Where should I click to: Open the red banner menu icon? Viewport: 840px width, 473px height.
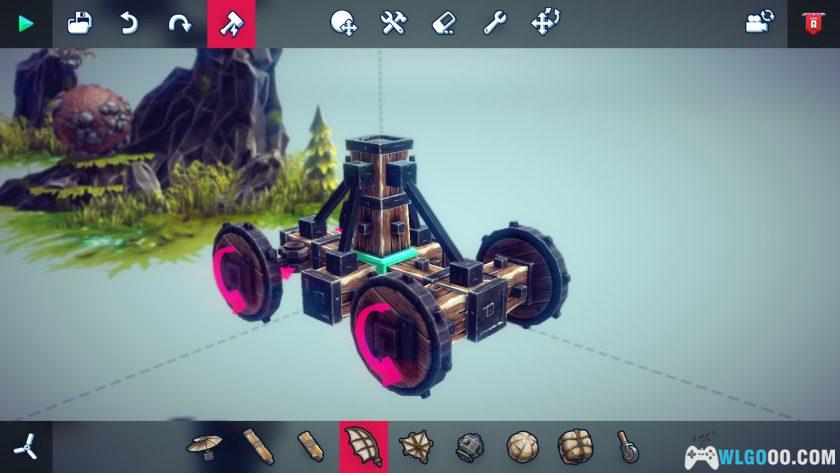813,23
